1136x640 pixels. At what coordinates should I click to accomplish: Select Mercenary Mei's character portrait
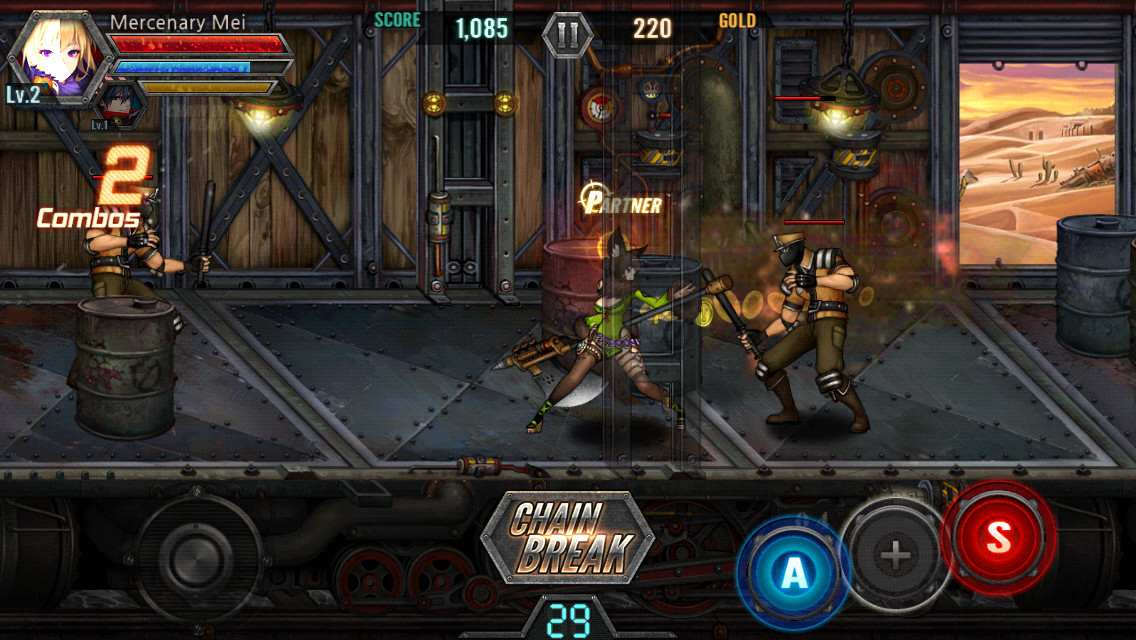(x=62, y=54)
